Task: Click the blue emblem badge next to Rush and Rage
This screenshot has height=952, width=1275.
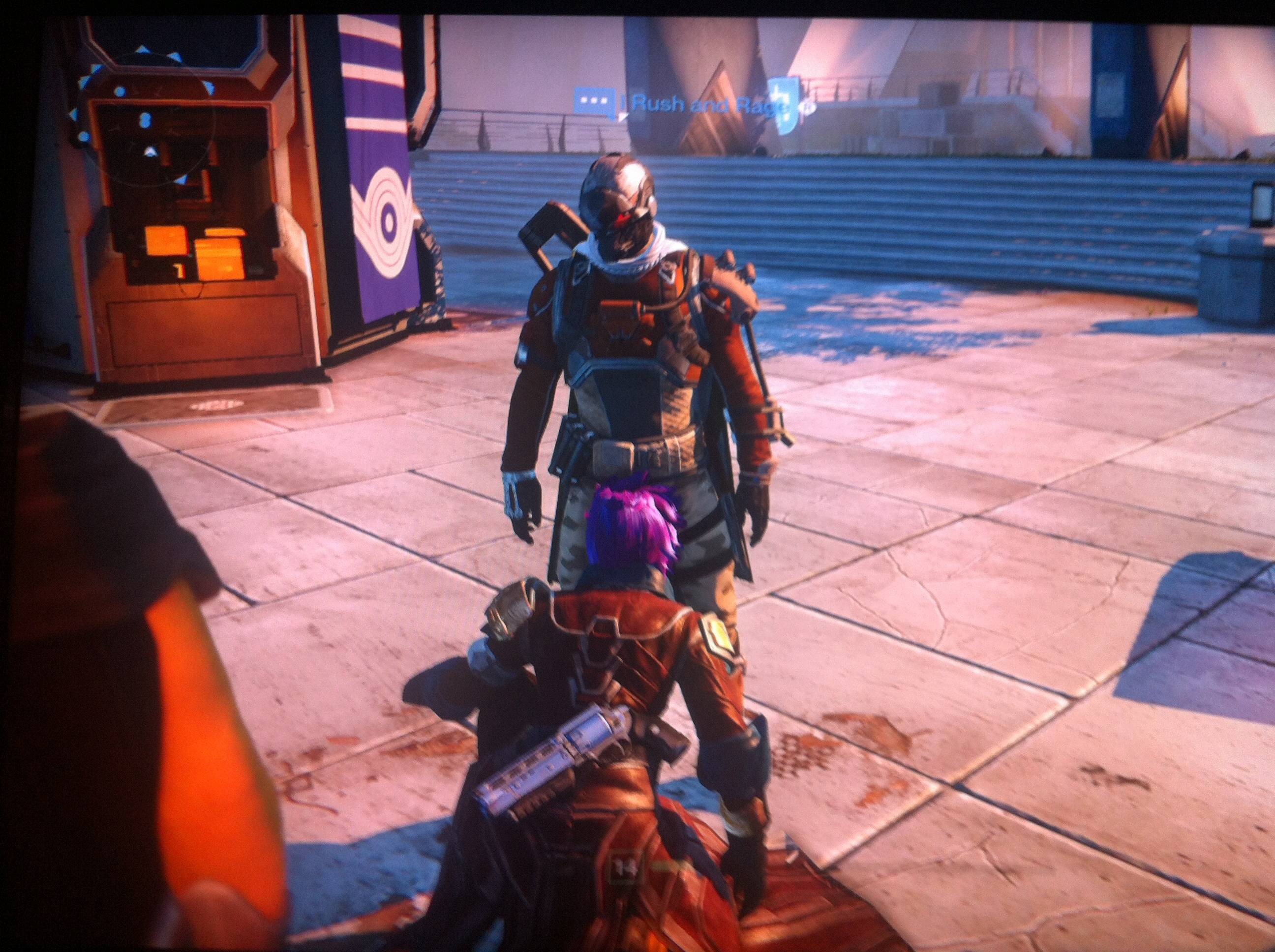Action: coord(787,106)
